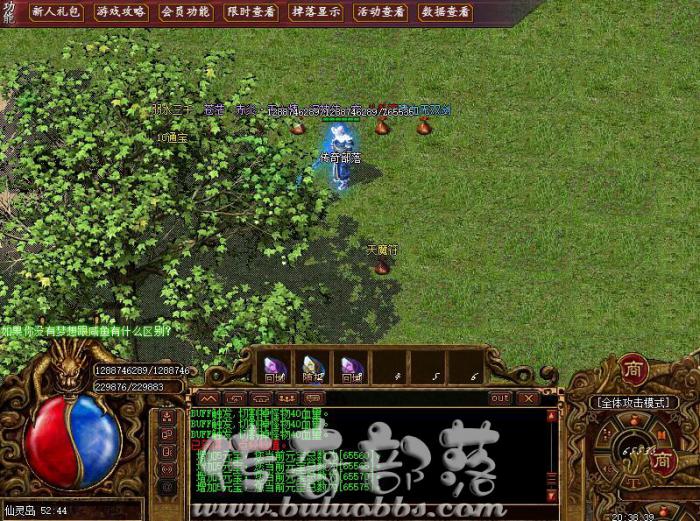Use the 随机 random teleport stone slot
This screenshot has width=700, height=521.
314,367
